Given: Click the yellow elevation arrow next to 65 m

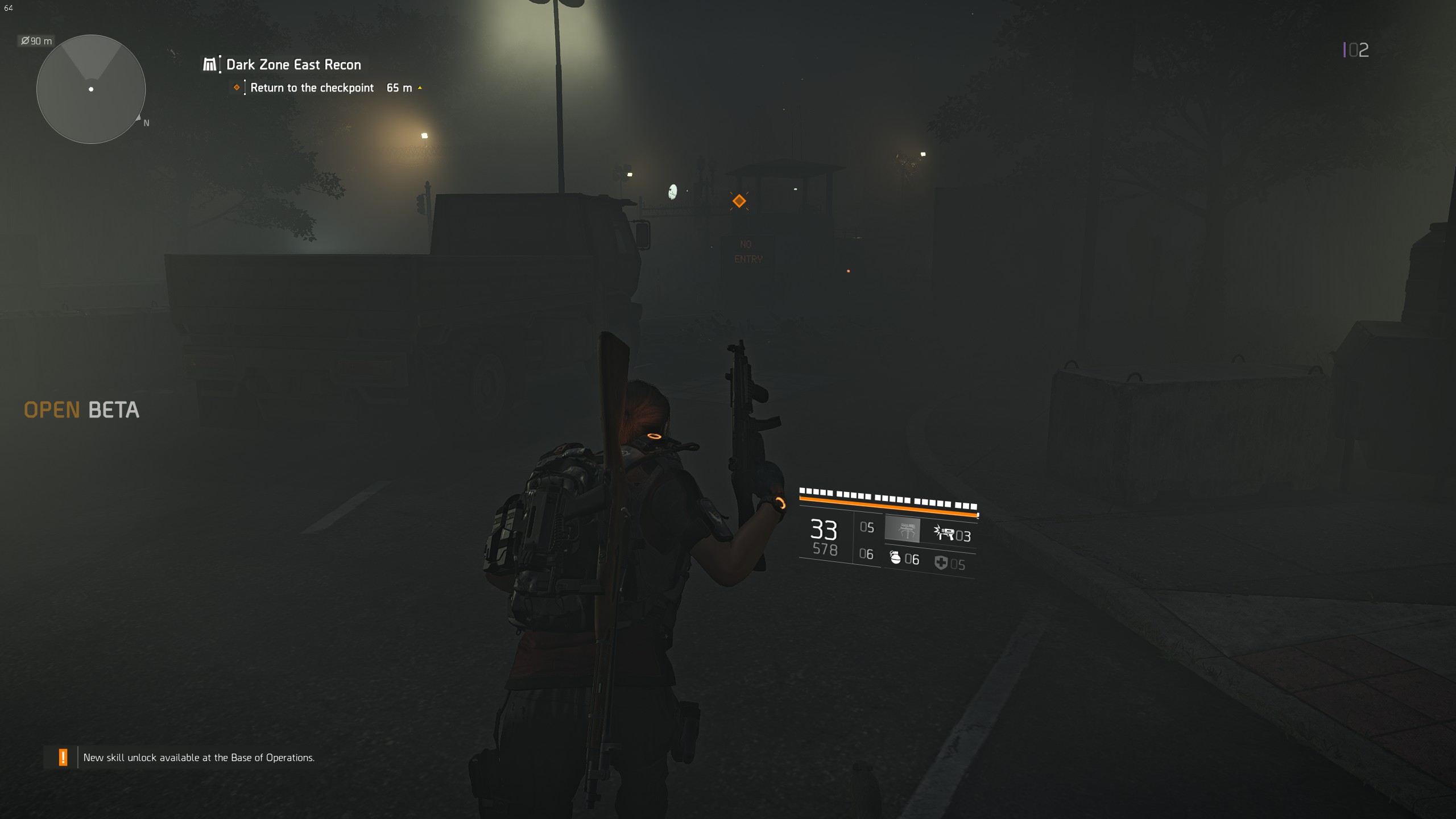Looking at the screenshot, I should (420, 88).
